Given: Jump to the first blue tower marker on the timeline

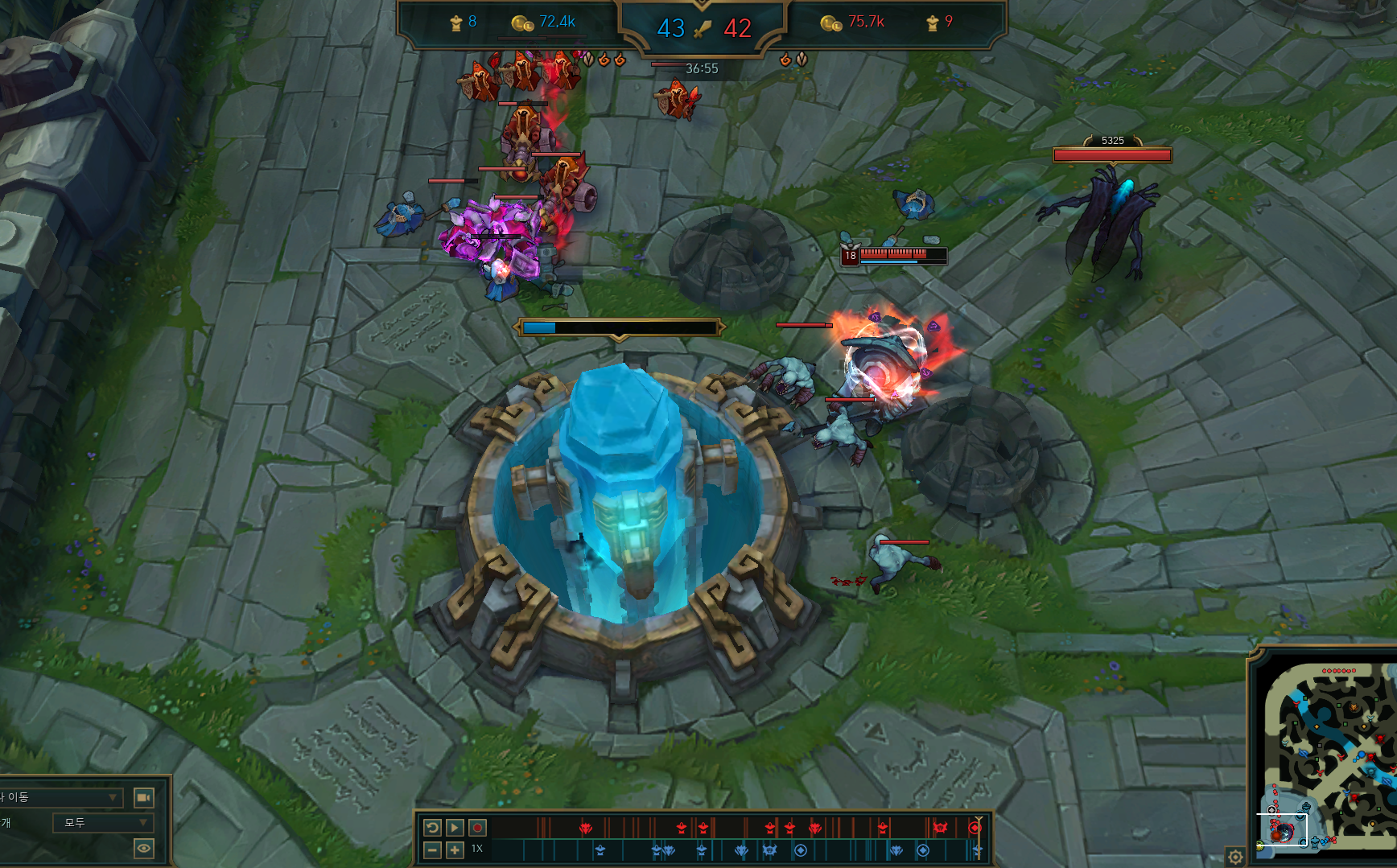Looking at the screenshot, I should click(x=600, y=849).
